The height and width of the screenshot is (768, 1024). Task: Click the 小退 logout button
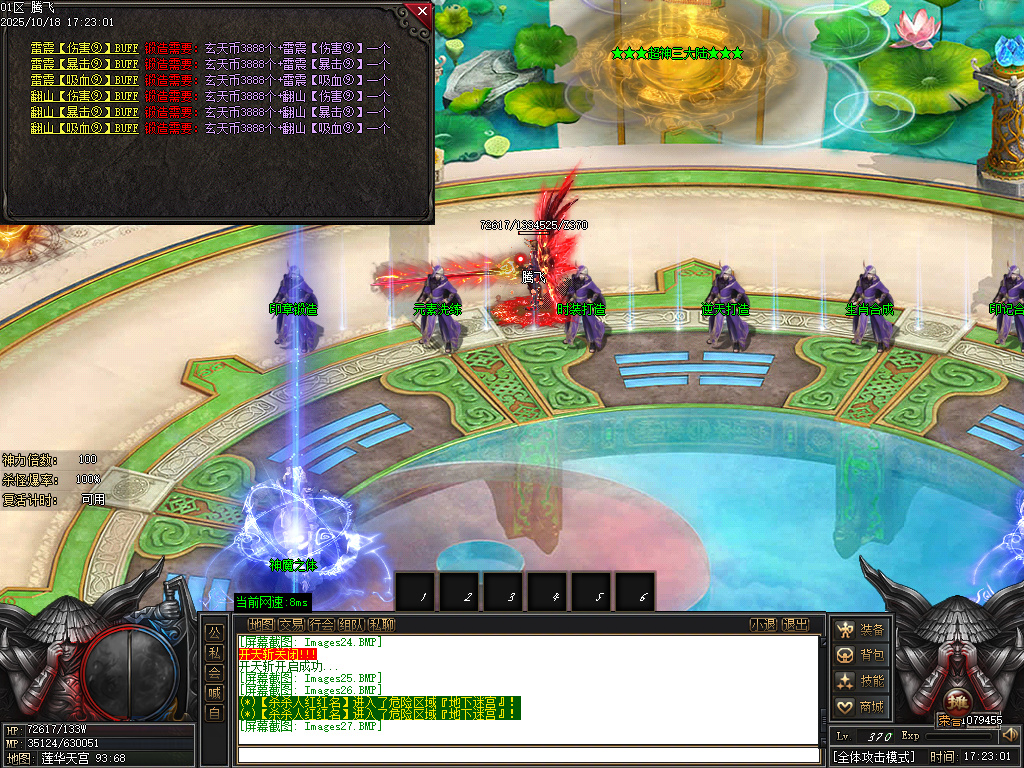click(x=764, y=625)
